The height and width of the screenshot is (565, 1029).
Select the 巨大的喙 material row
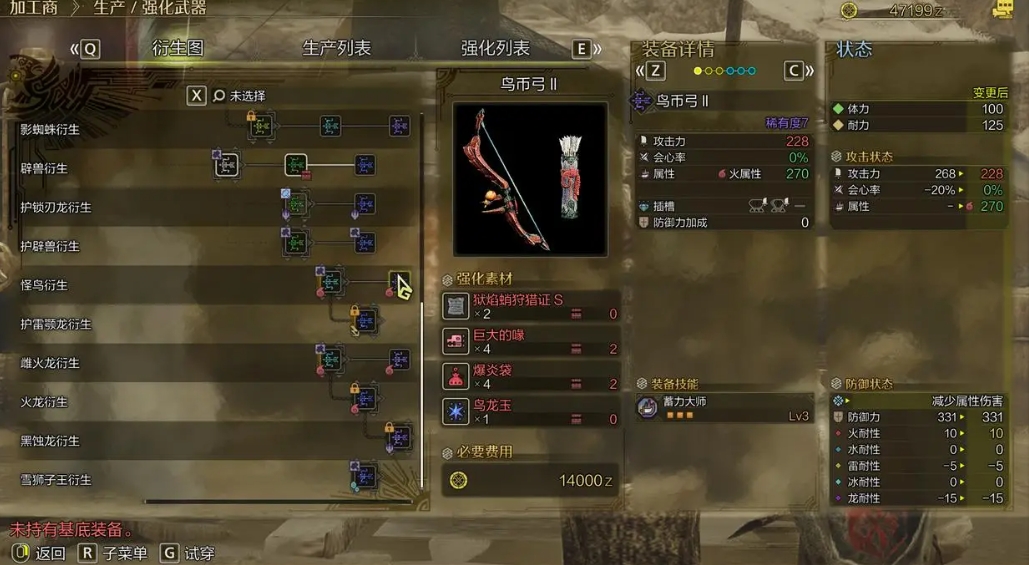[530, 341]
